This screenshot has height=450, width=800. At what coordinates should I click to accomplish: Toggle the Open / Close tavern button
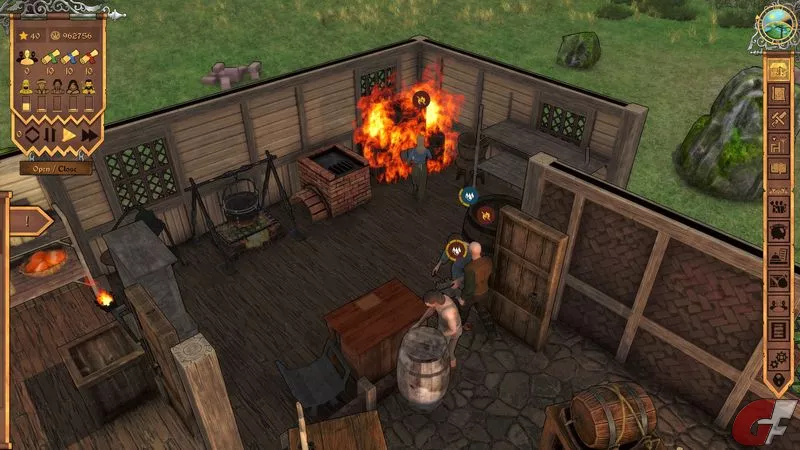click(x=55, y=167)
